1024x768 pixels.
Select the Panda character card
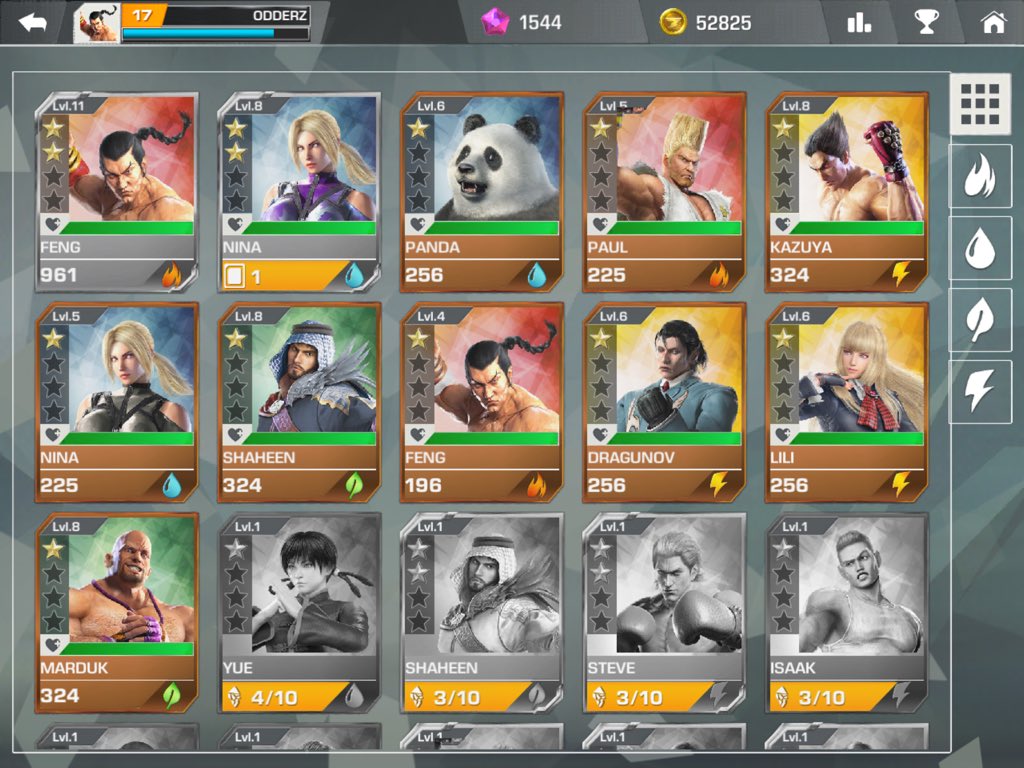(482, 192)
